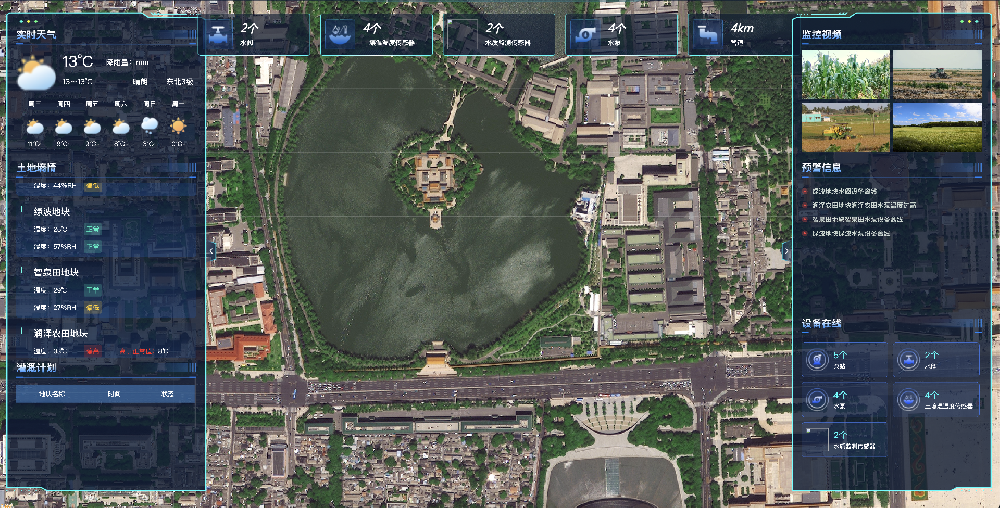Play the tractor plowing field video feed
This screenshot has width=1000, height=508.
pos(937,75)
